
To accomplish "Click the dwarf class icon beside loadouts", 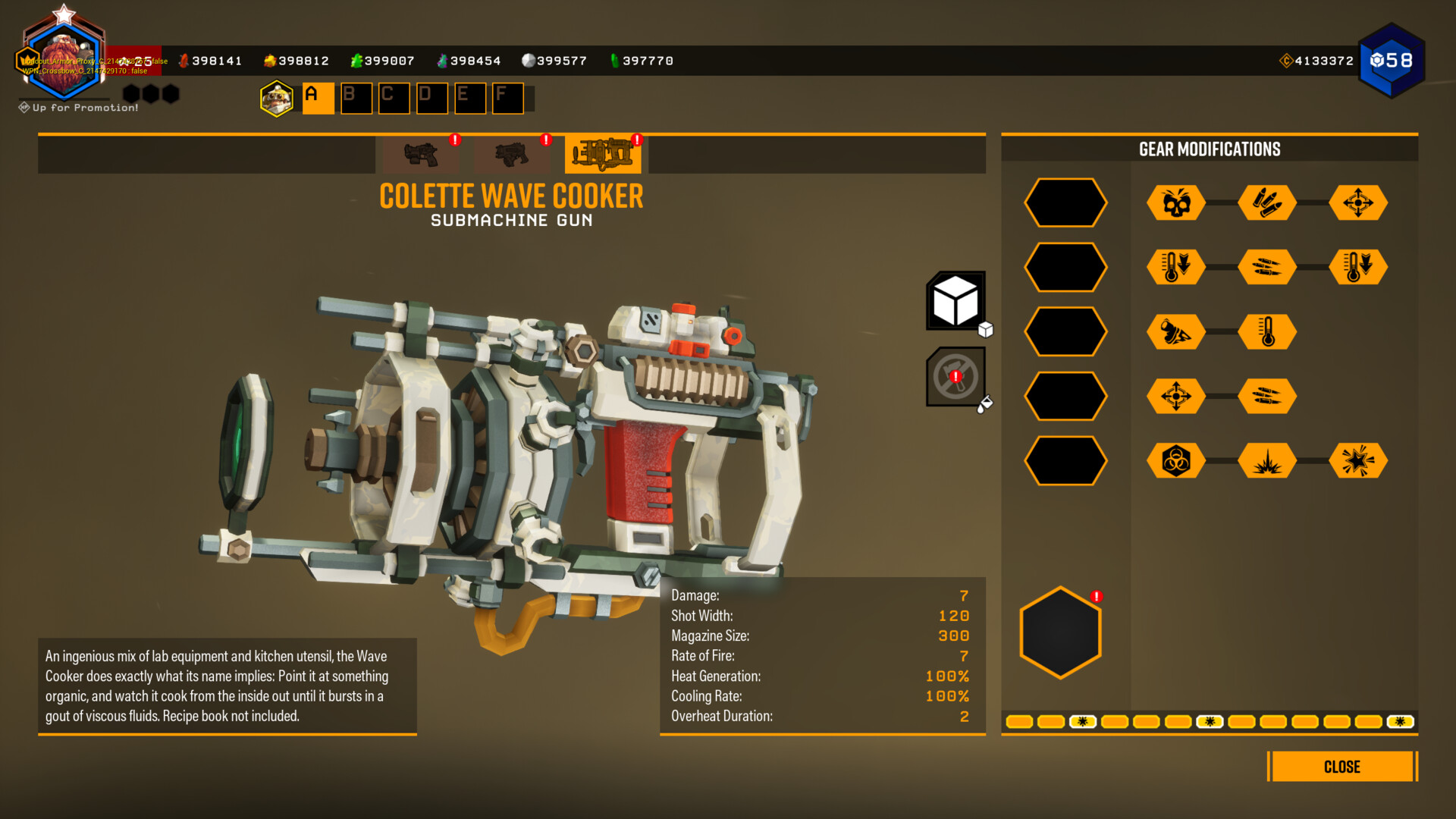I will 277,99.
